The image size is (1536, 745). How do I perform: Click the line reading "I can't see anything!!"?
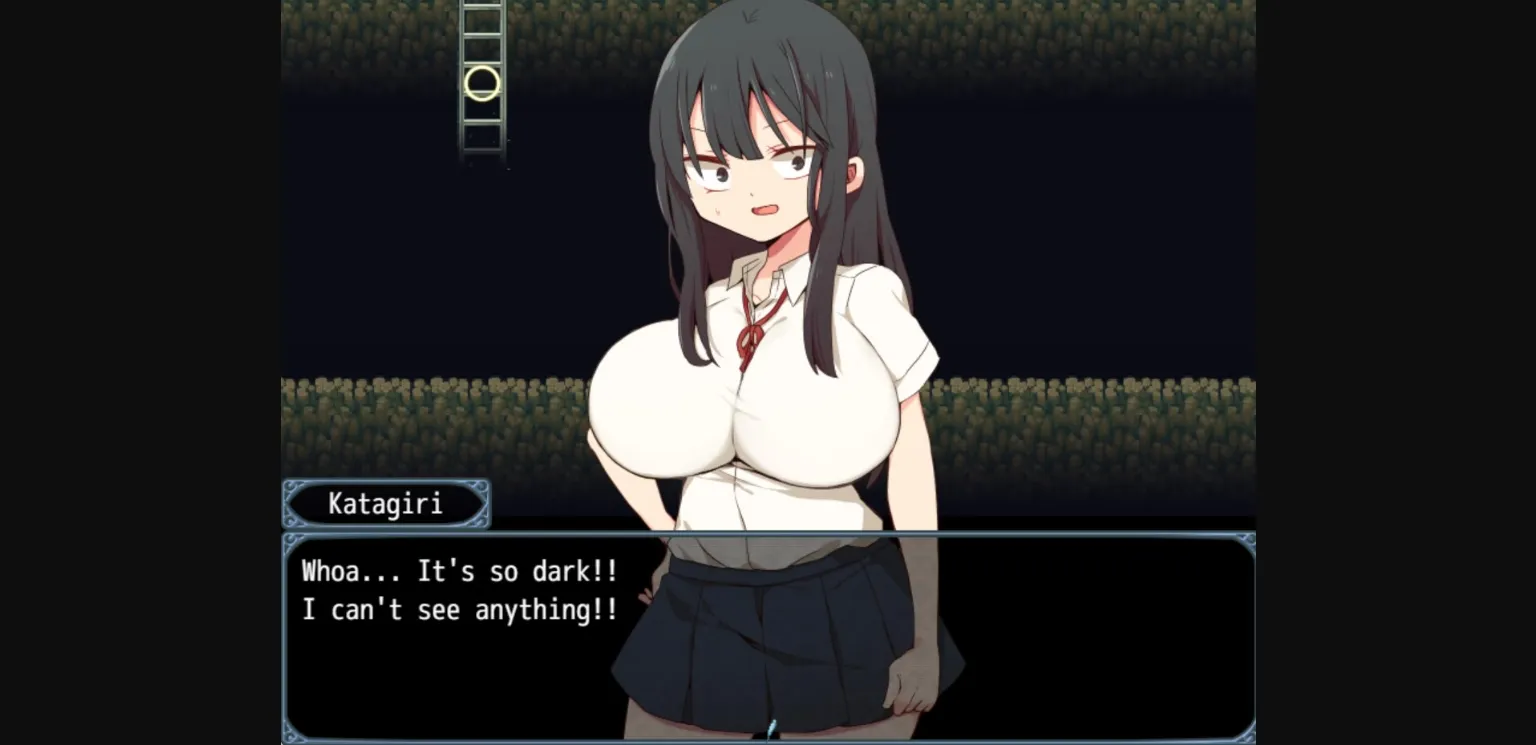point(459,609)
